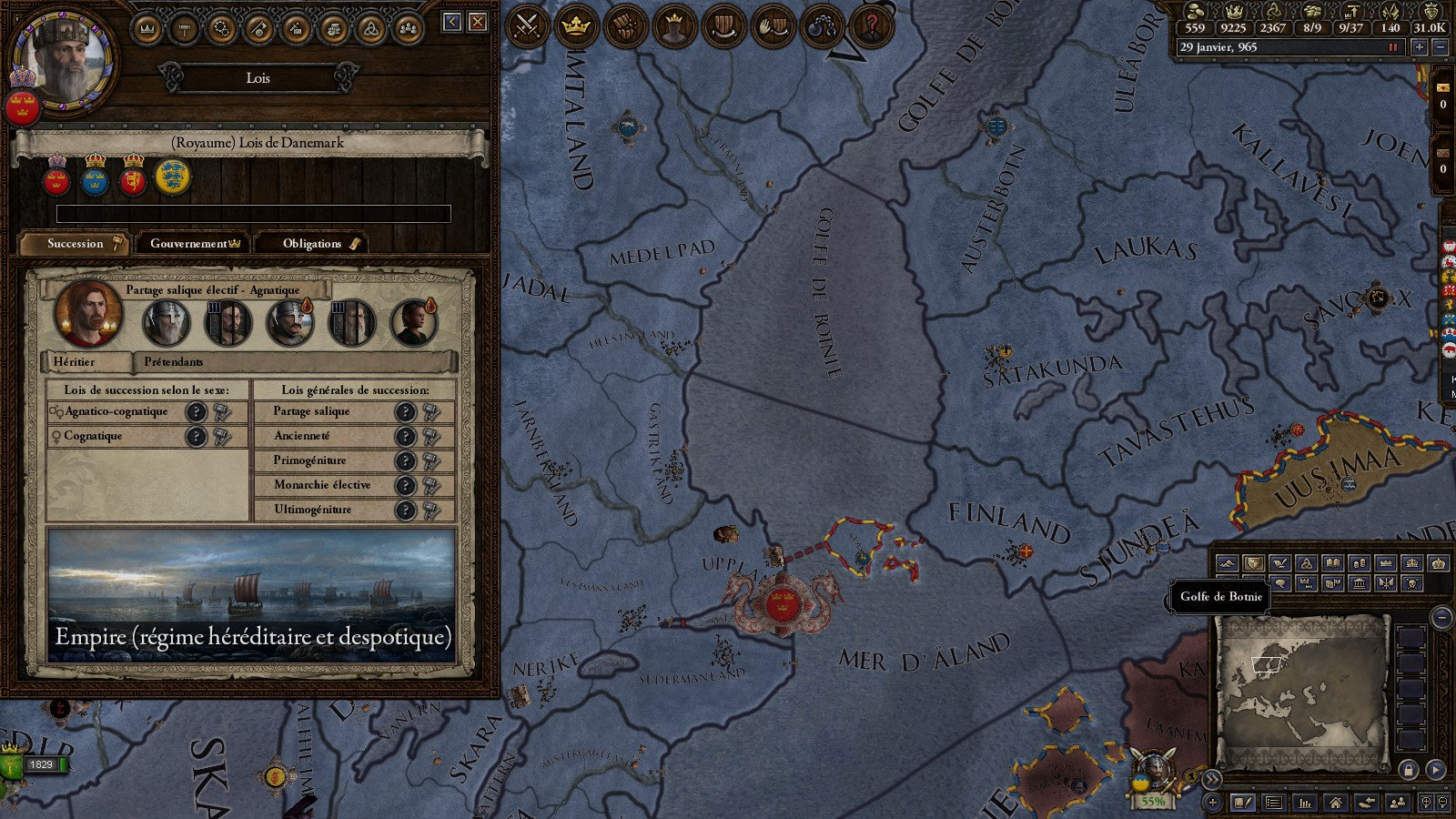The width and height of the screenshot is (1456, 819).
Task: Click the gavel button for Primogéniture
Action: coord(431,461)
